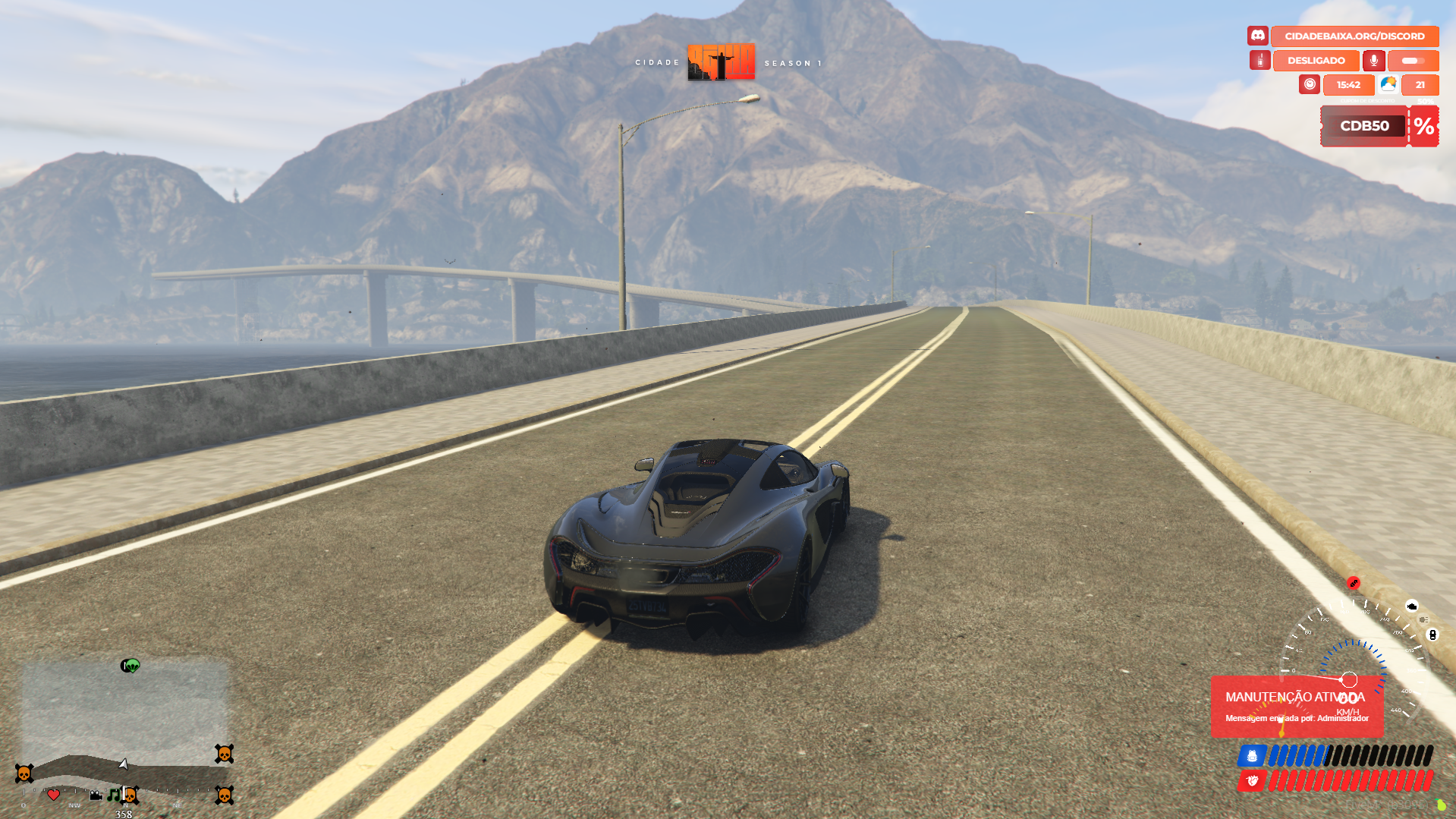Image resolution: width=1456 pixels, height=819 pixels.
Task: Click the red seatbelt indicator icon
Action: coord(1354,583)
